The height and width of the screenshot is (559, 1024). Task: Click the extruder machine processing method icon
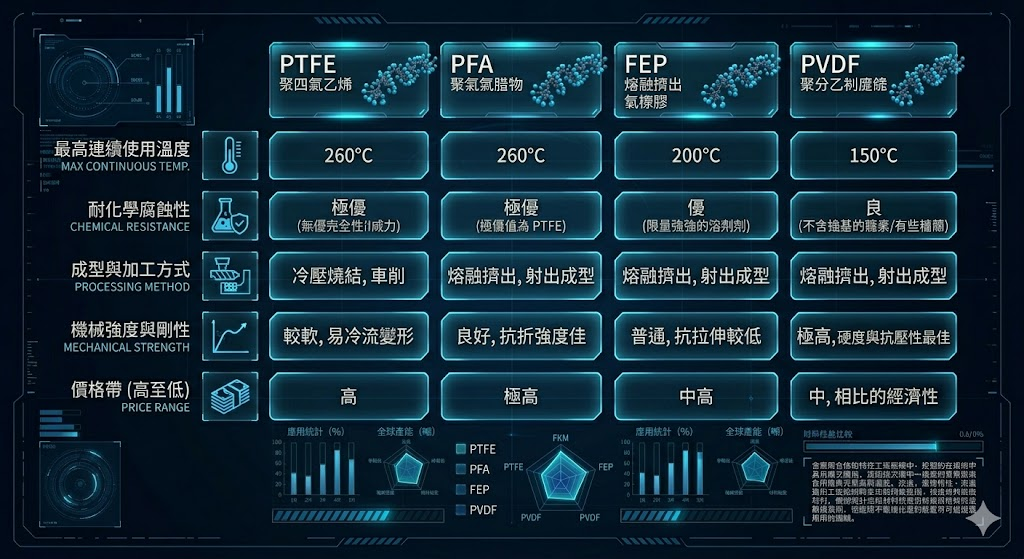coord(231,275)
